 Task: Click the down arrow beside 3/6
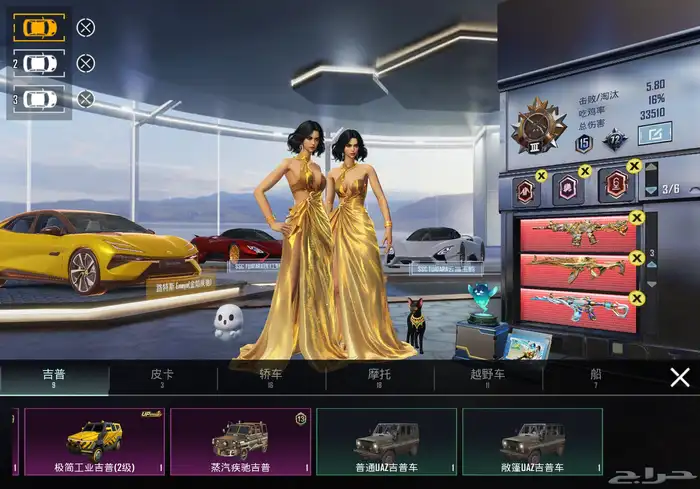tap(652, 190)
